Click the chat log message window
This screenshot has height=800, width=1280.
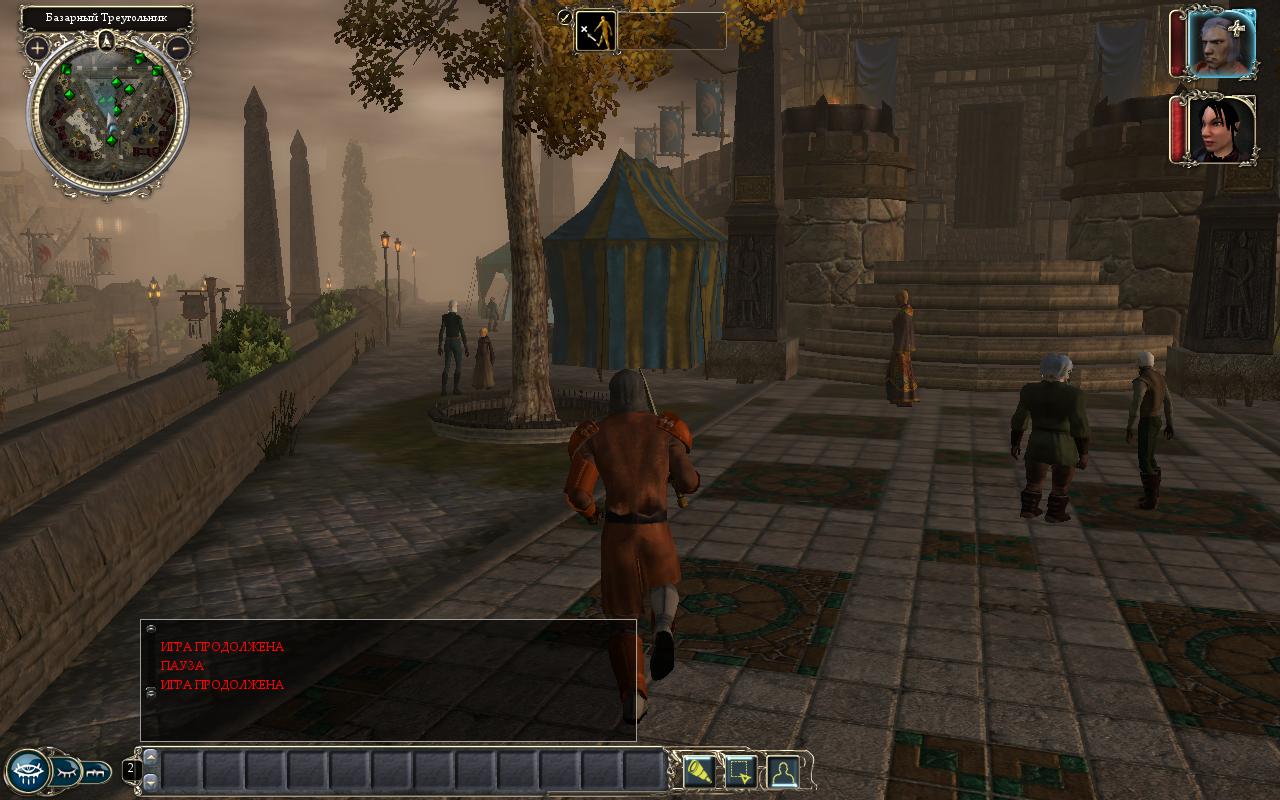[388, 680]
